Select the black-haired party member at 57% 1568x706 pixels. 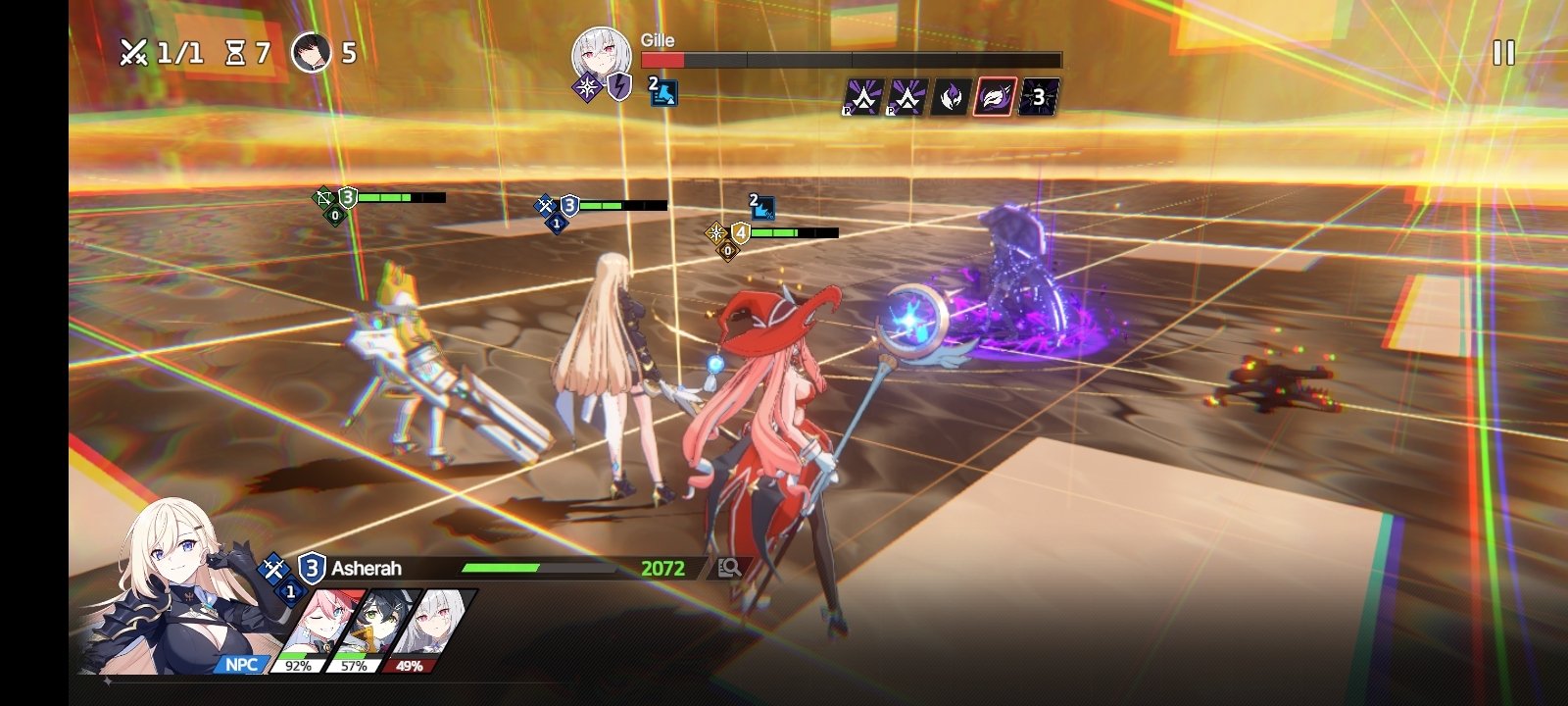pyautogui.click(x=368, y=628)
